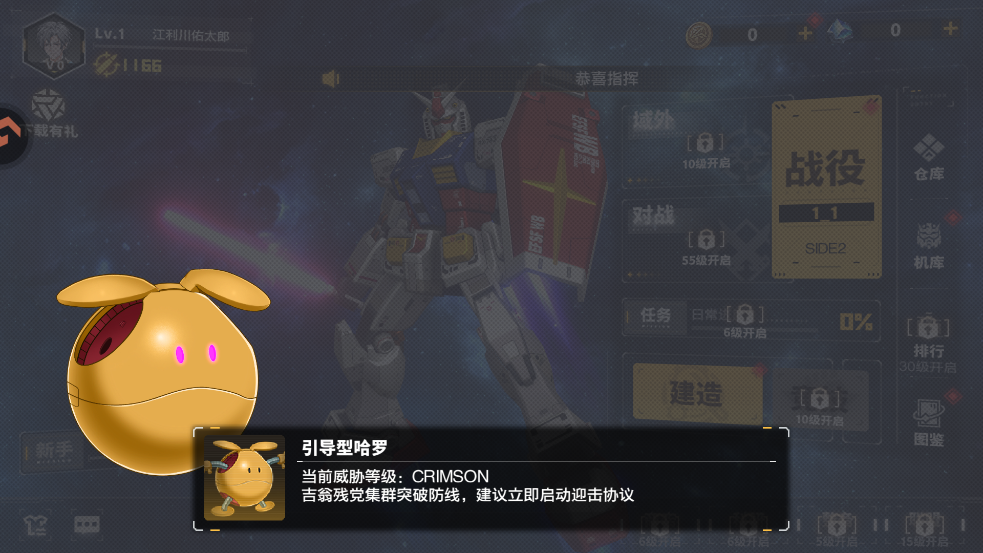Open the 仓库 warehouse menu
The width and height of the screenshot is (983, 553).
pos(929,157)
